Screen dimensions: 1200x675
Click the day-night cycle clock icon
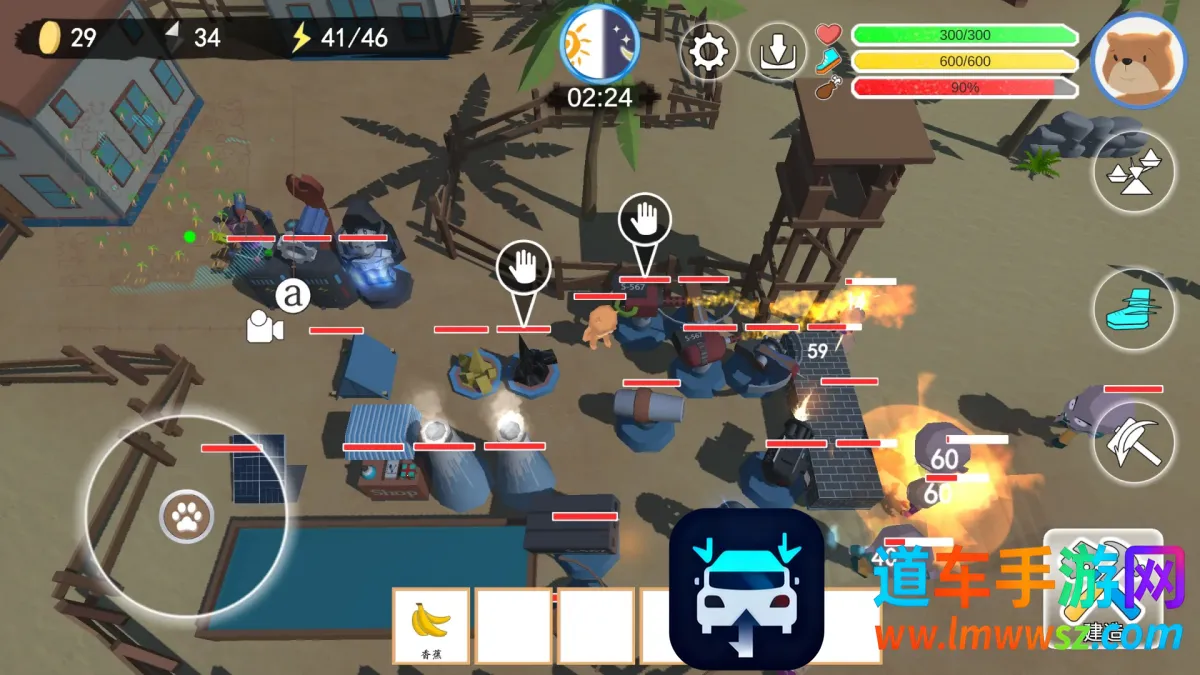tap(598, 44)
